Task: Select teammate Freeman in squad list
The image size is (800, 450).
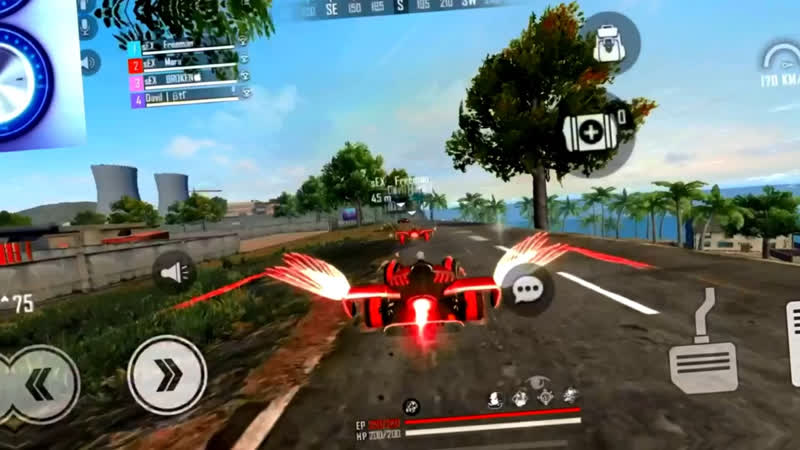Action: click(187, 47)
